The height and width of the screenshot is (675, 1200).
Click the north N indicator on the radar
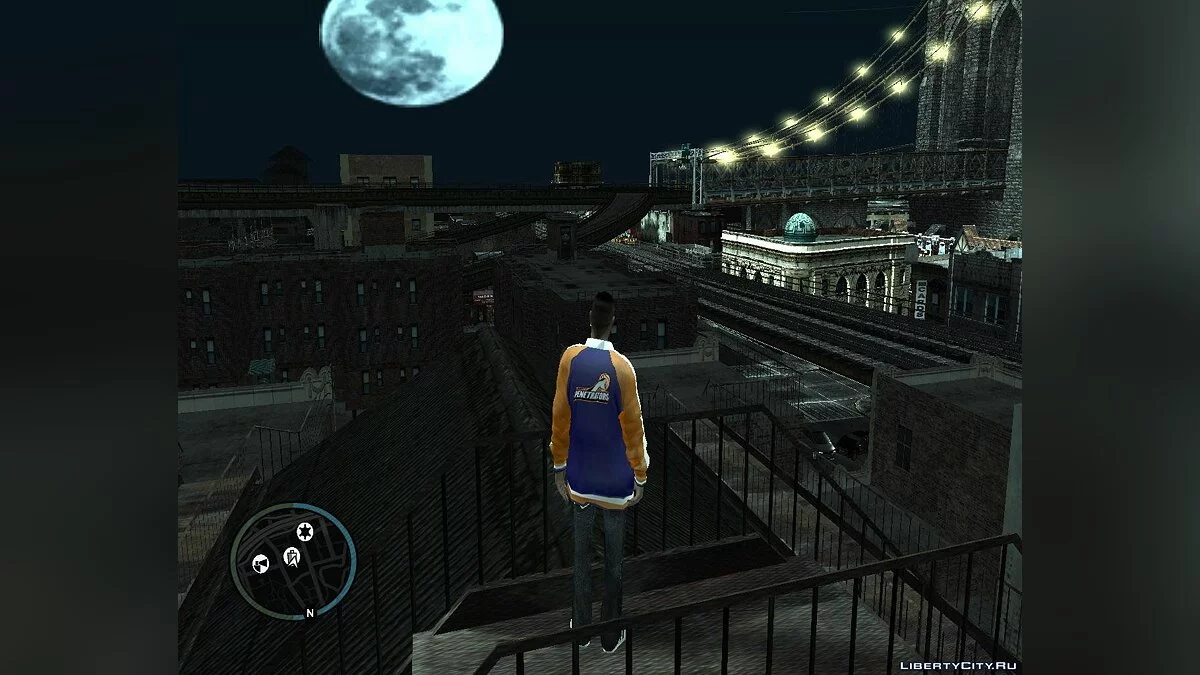point(310,612)
